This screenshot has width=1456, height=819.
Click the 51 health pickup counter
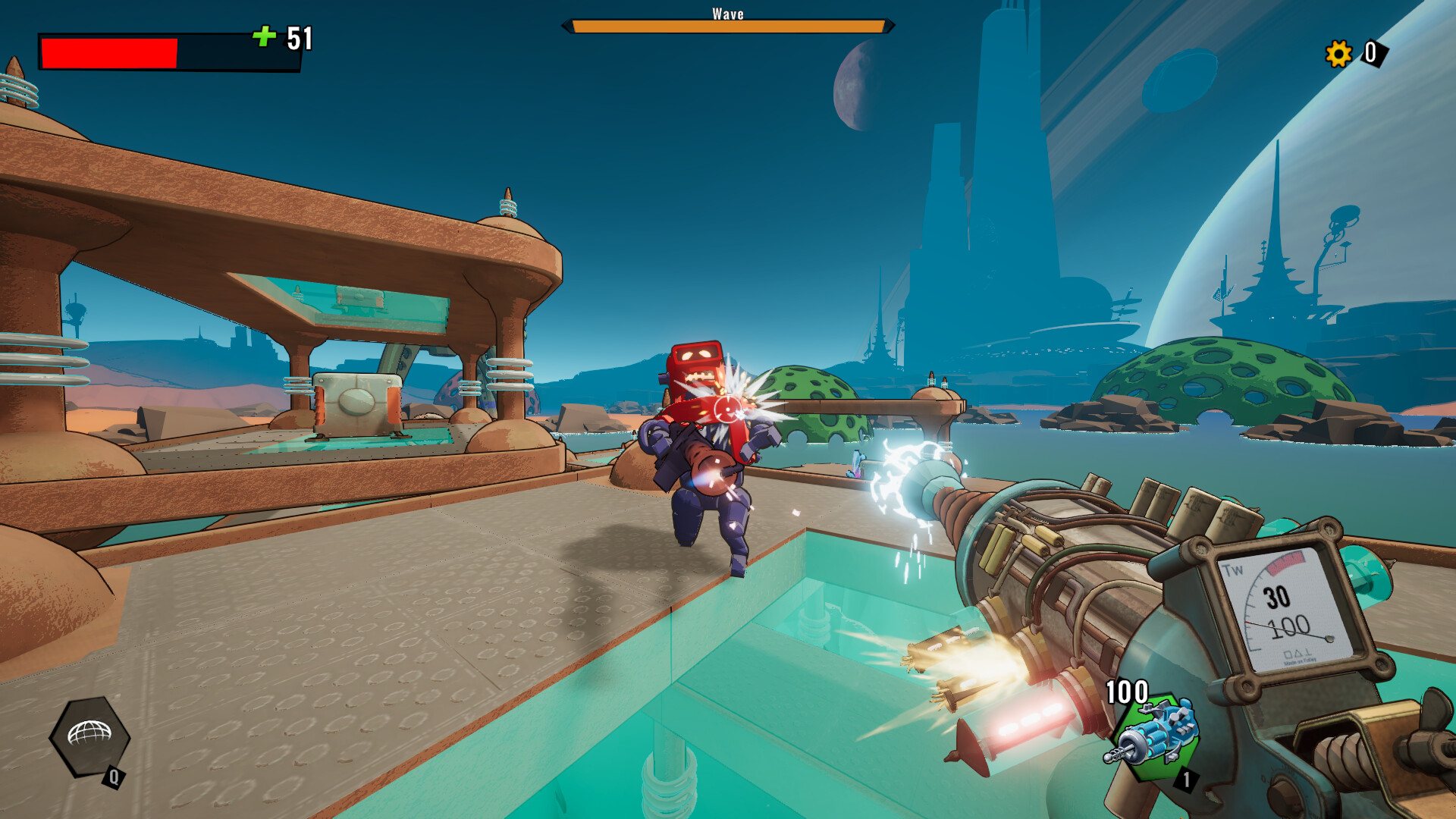300,39
